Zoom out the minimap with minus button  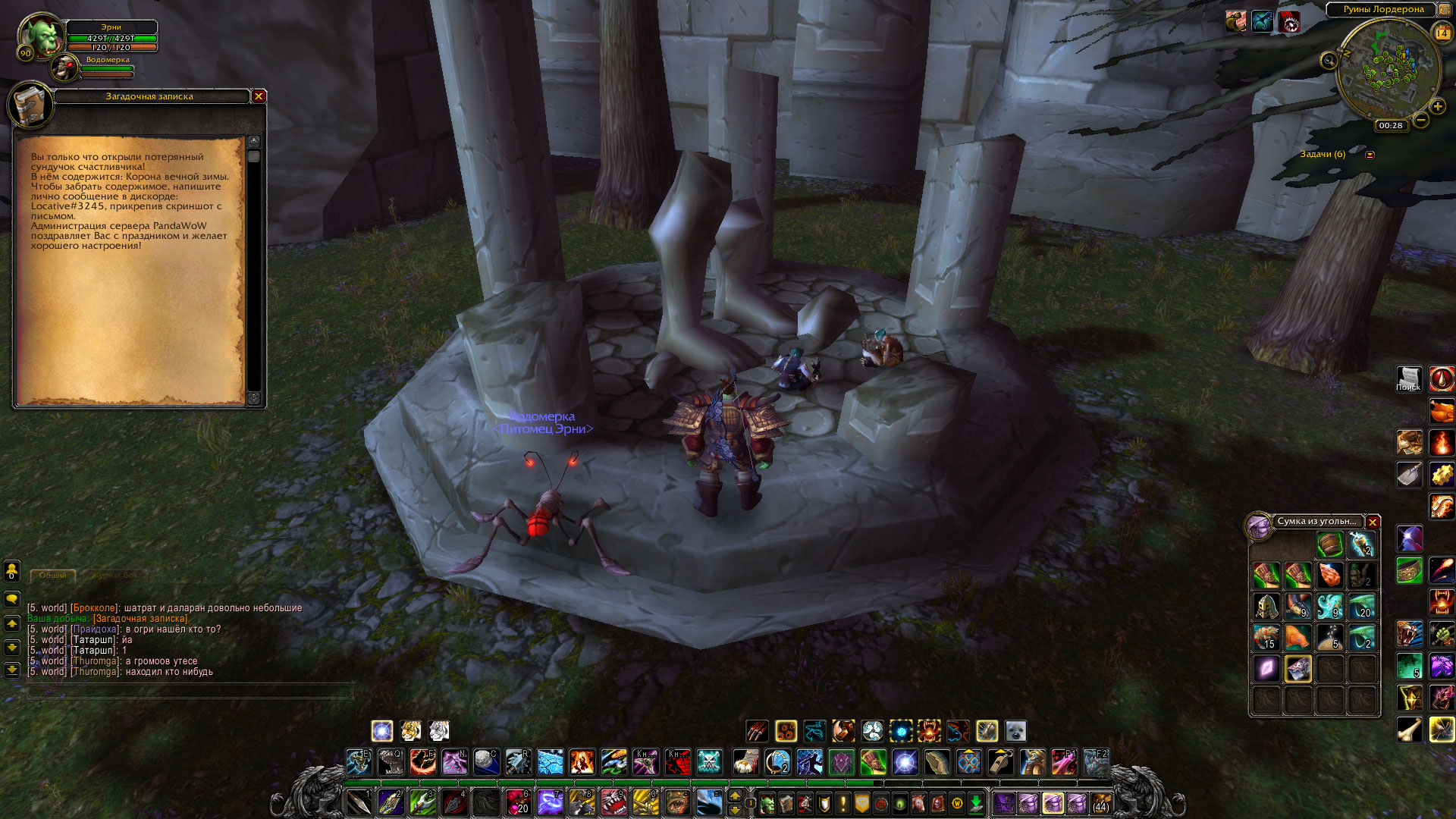[x=1421, y=120]
